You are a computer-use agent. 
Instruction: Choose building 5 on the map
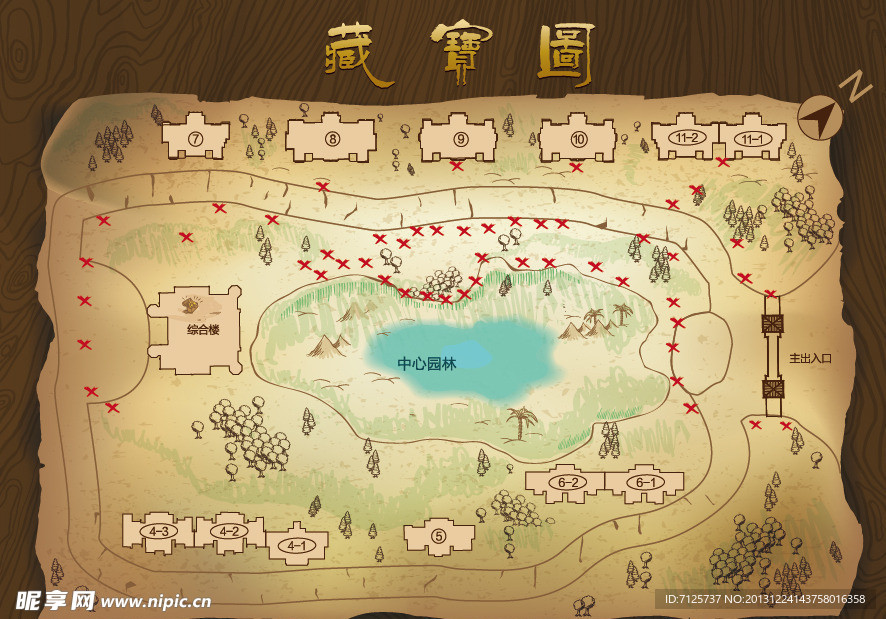tap(438, 536)
